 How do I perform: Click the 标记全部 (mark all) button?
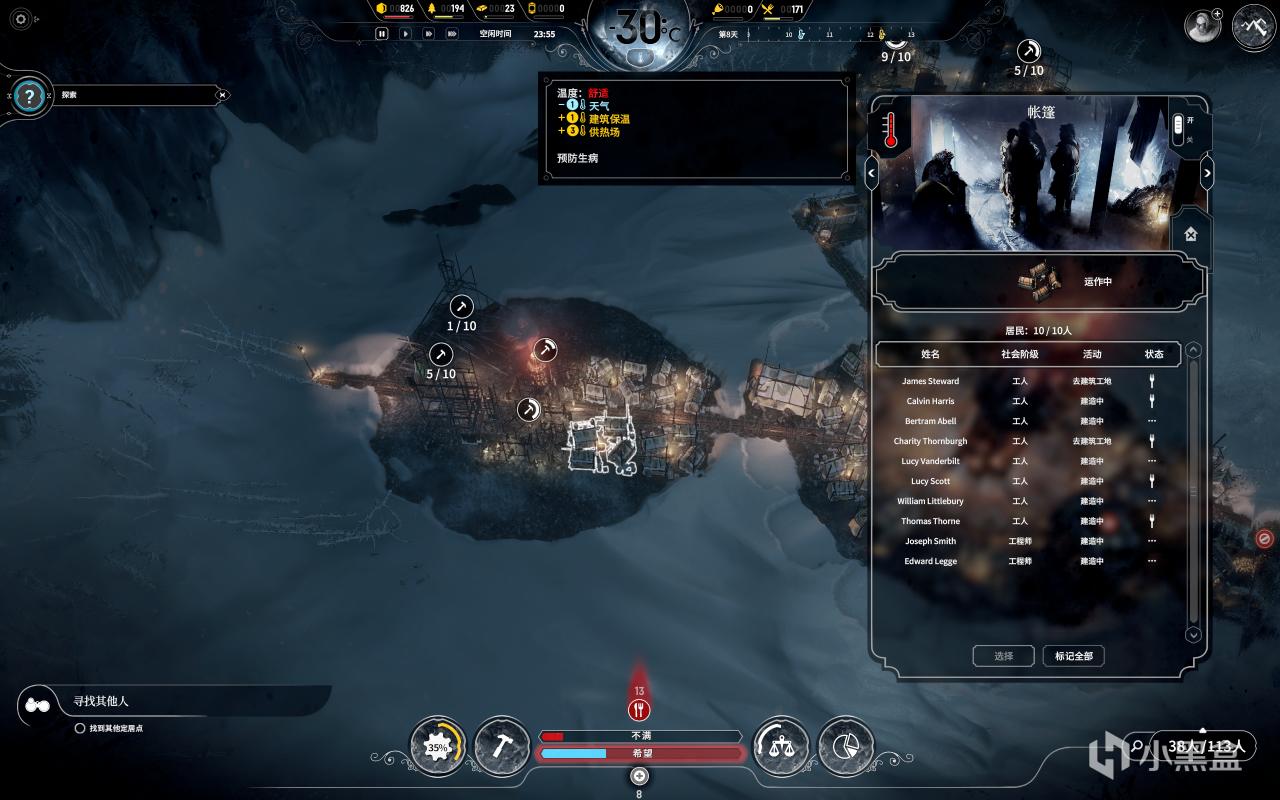(x=1073, y=656)
